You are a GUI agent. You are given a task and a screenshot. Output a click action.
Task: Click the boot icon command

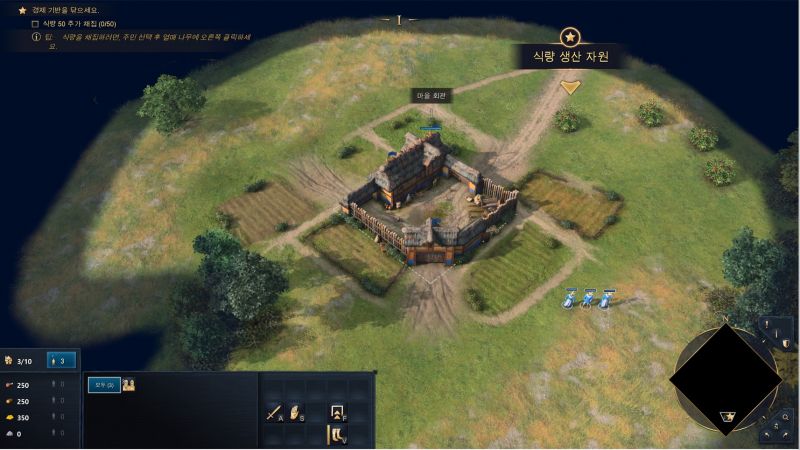pyautogui.click(x=337, y=435)
